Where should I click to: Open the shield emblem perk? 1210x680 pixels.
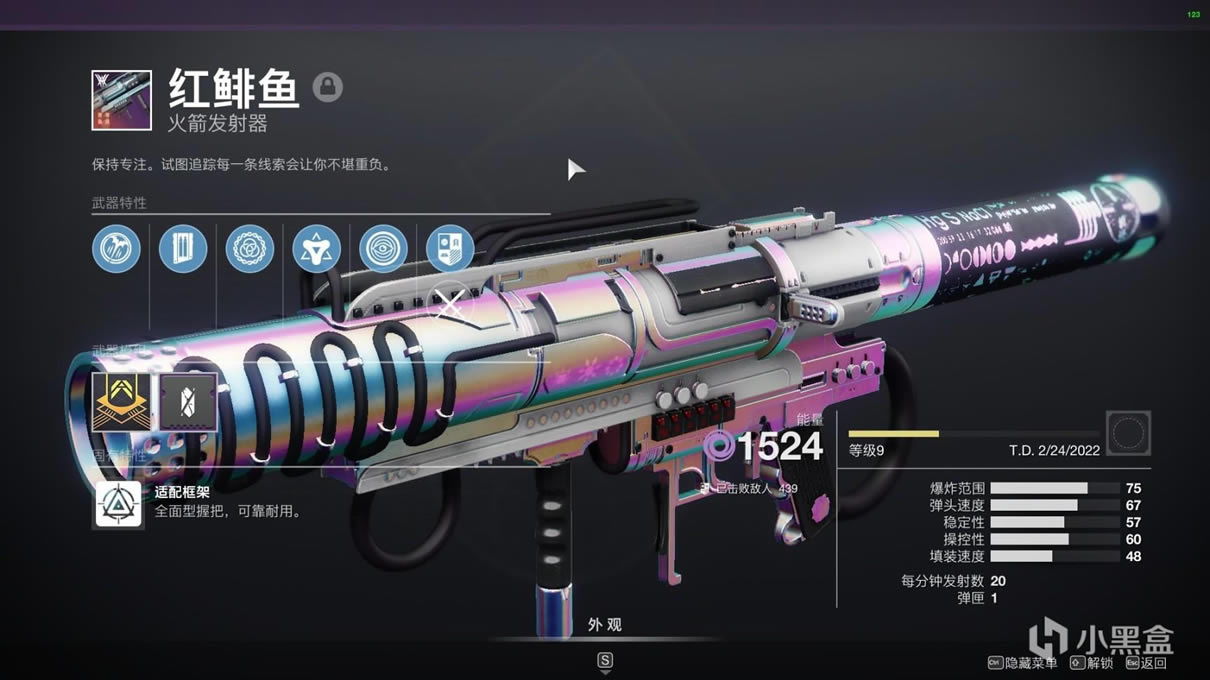(x=450, y=249)
